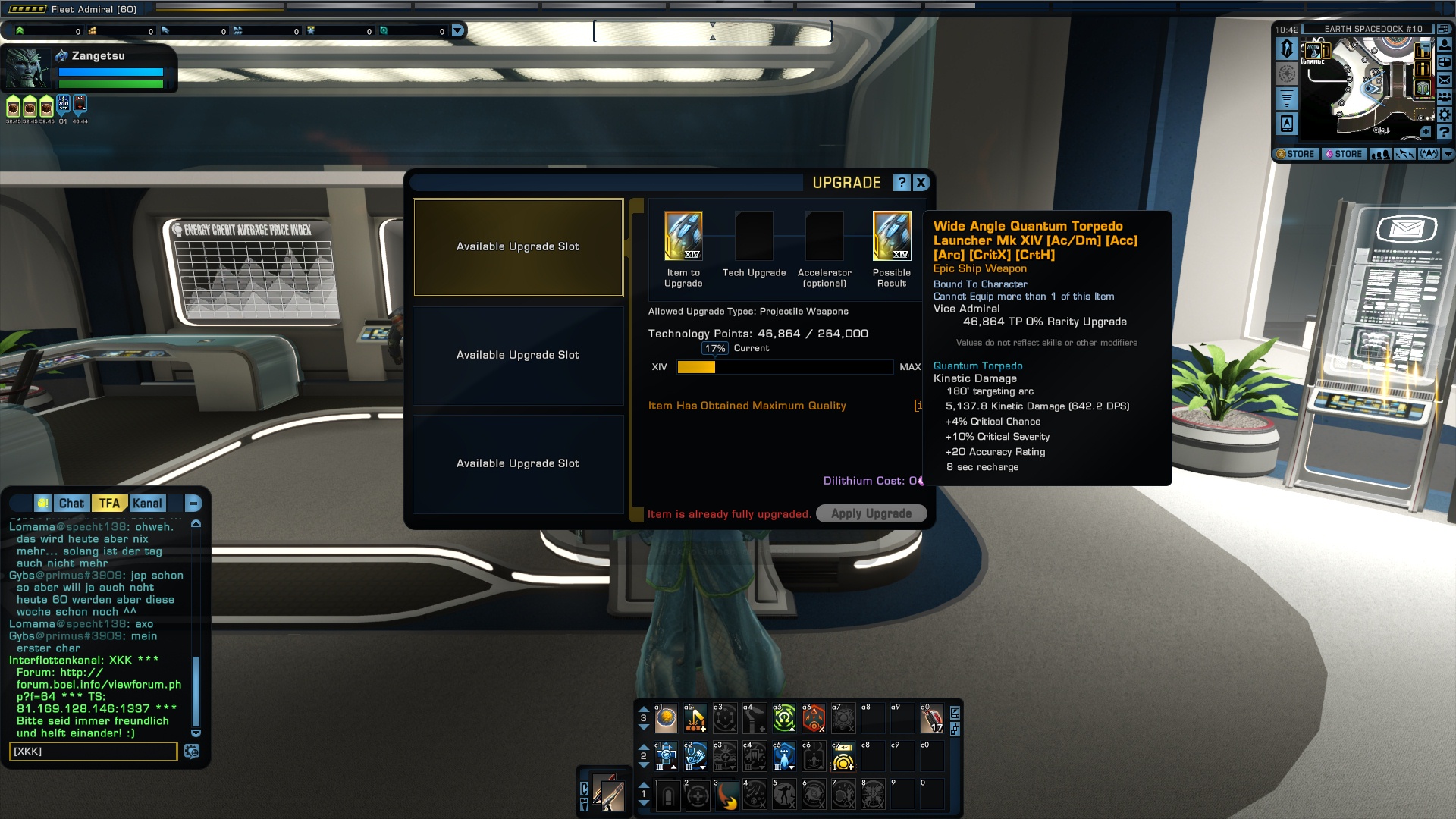
Task: Open chat settings gear icon
Action: pos(192,752)
